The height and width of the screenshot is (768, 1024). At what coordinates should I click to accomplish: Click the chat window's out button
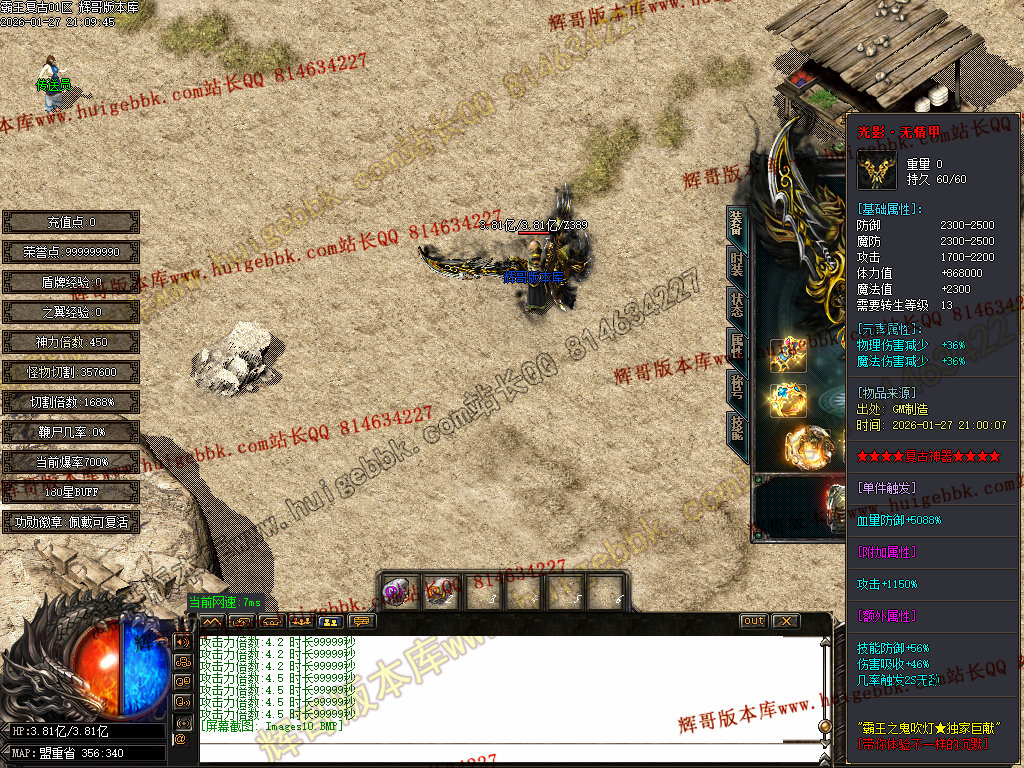[x=754, y=621]
